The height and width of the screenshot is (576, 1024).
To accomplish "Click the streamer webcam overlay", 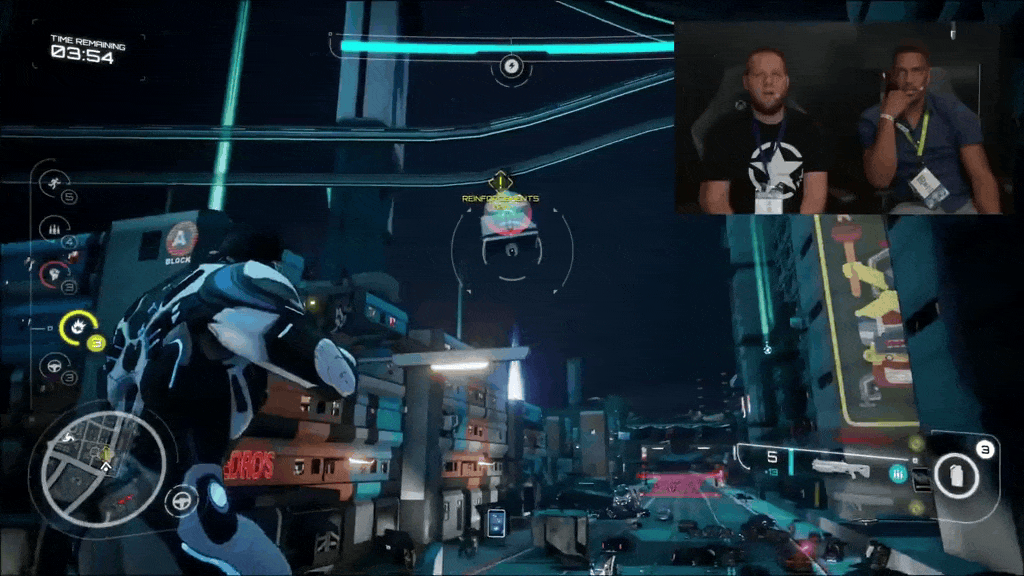I will [x=838, y=118].
